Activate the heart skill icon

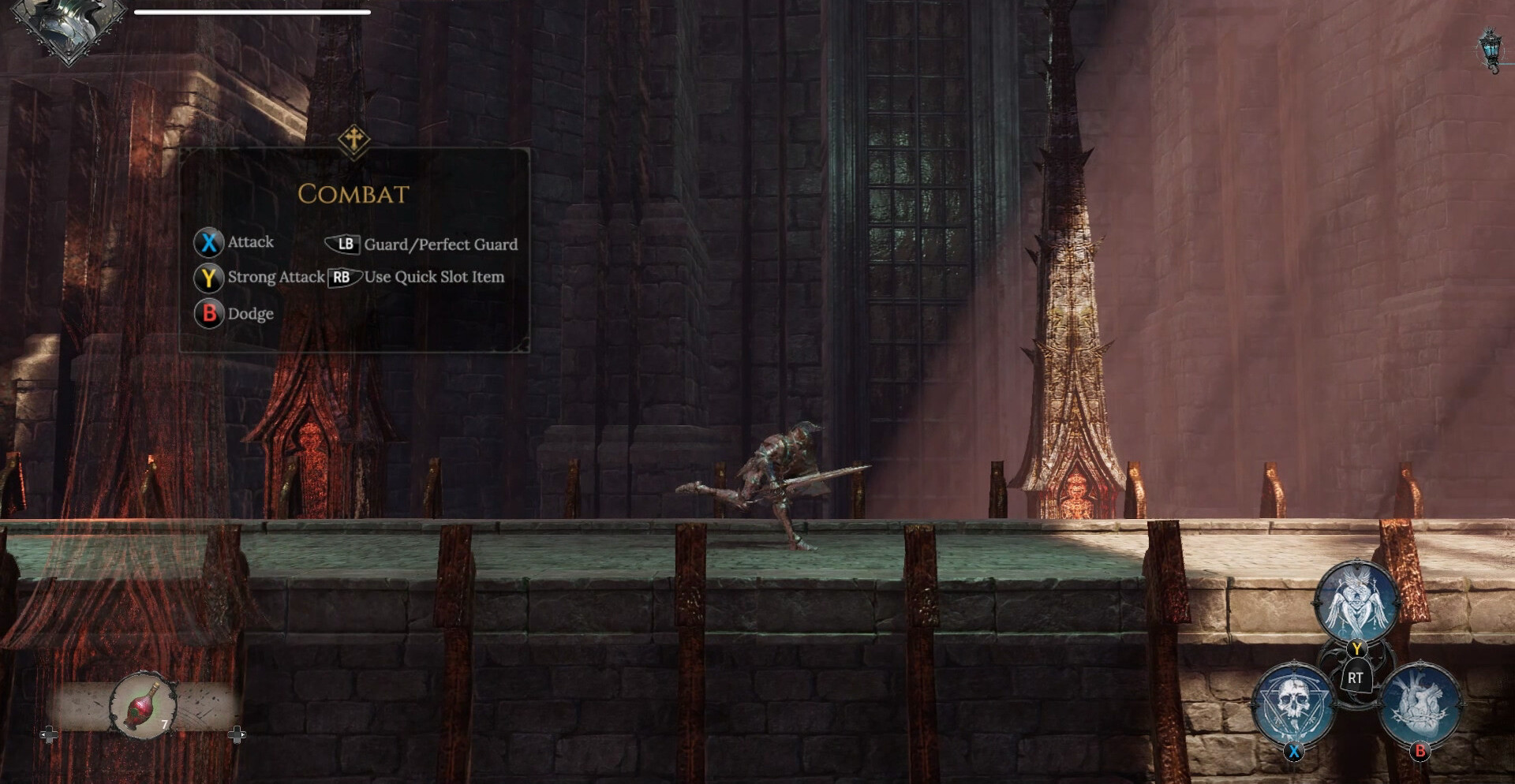[1421, 704]
